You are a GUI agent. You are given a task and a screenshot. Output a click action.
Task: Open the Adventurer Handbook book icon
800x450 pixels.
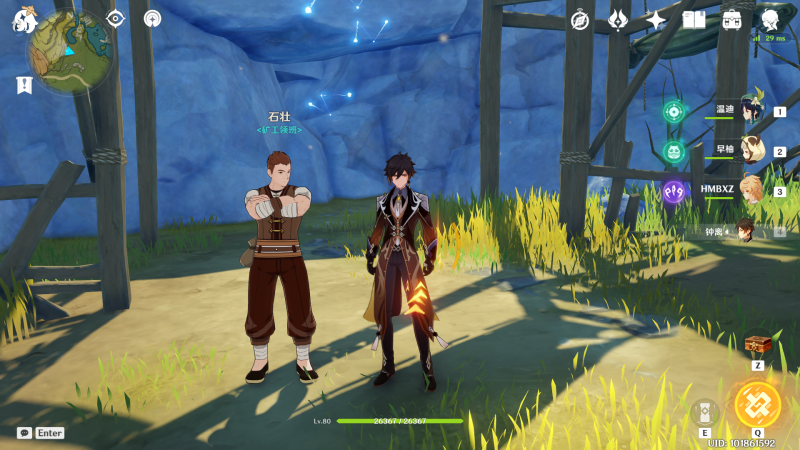[x=694, y=20]
